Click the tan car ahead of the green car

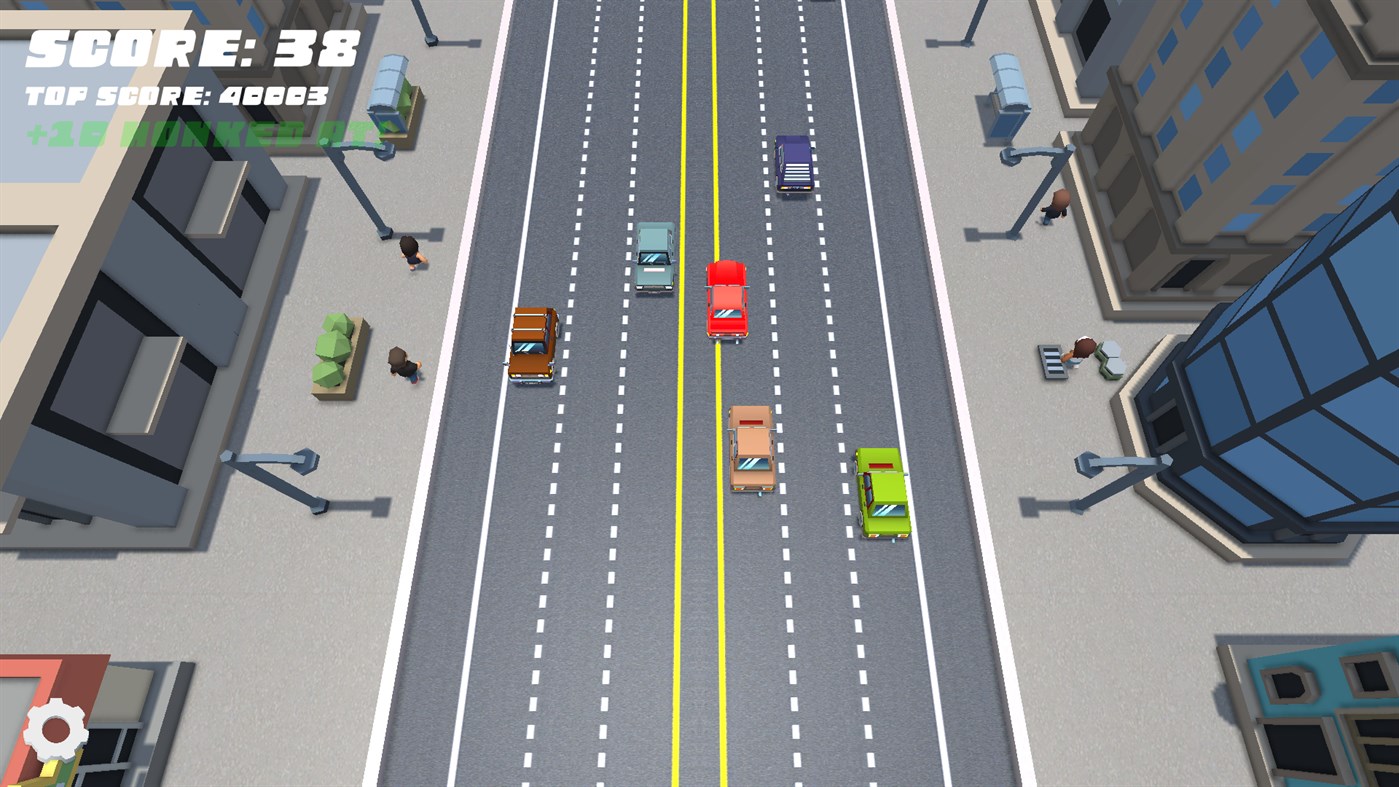[749, 450]
